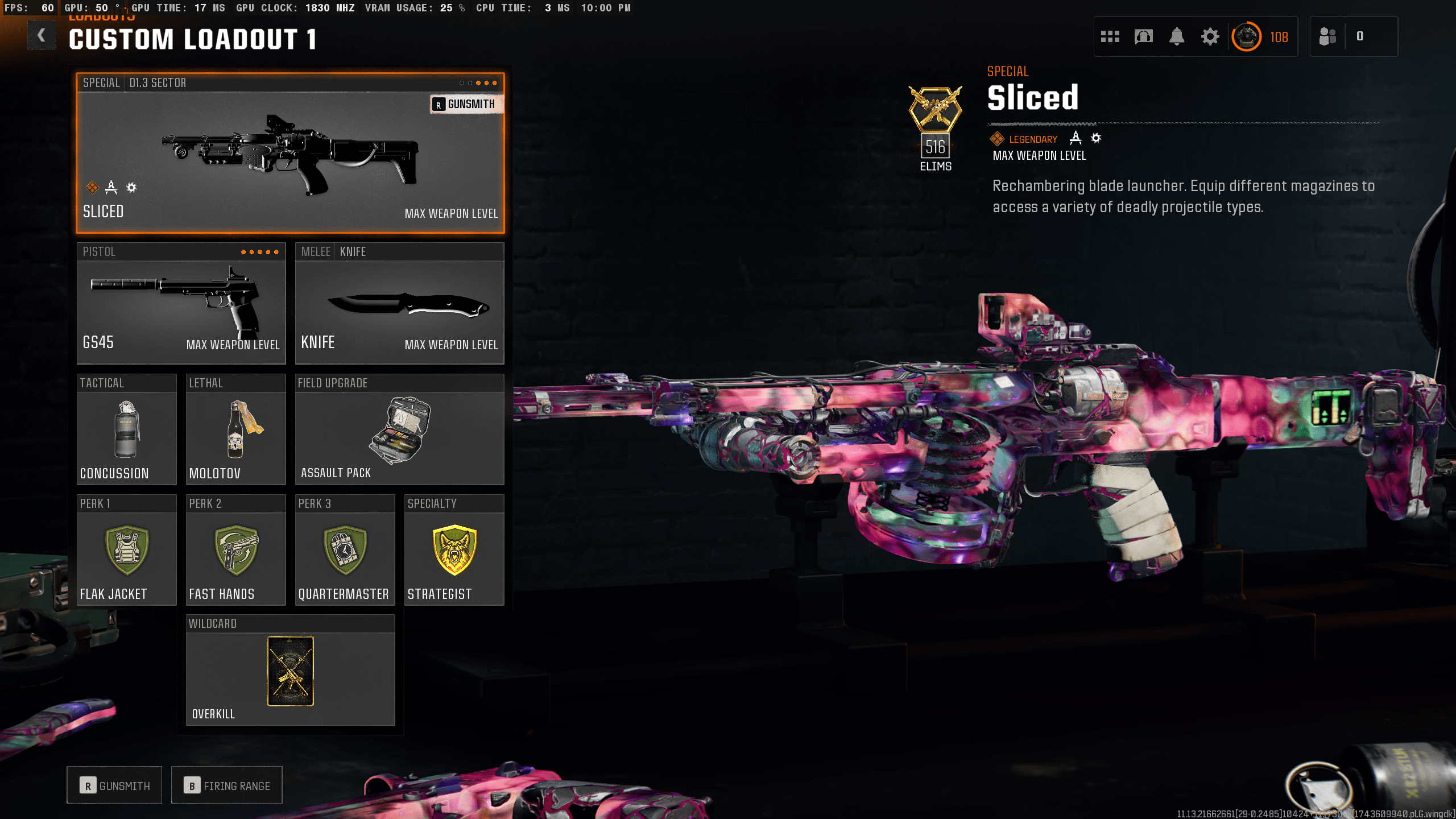This screenshot has height=819, width=1456.
Task: Select the Assault Pack field upgrade
Action: 399,429
